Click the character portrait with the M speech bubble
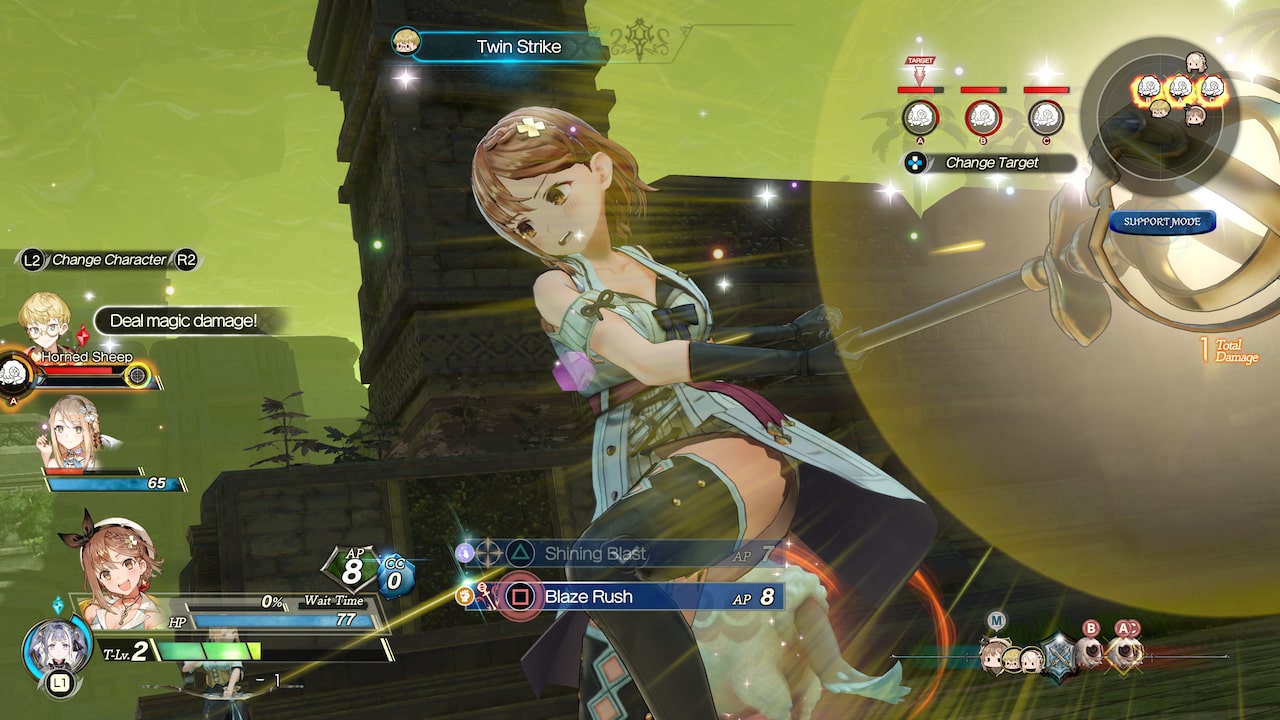1280x720 pixels. [995, 655]
